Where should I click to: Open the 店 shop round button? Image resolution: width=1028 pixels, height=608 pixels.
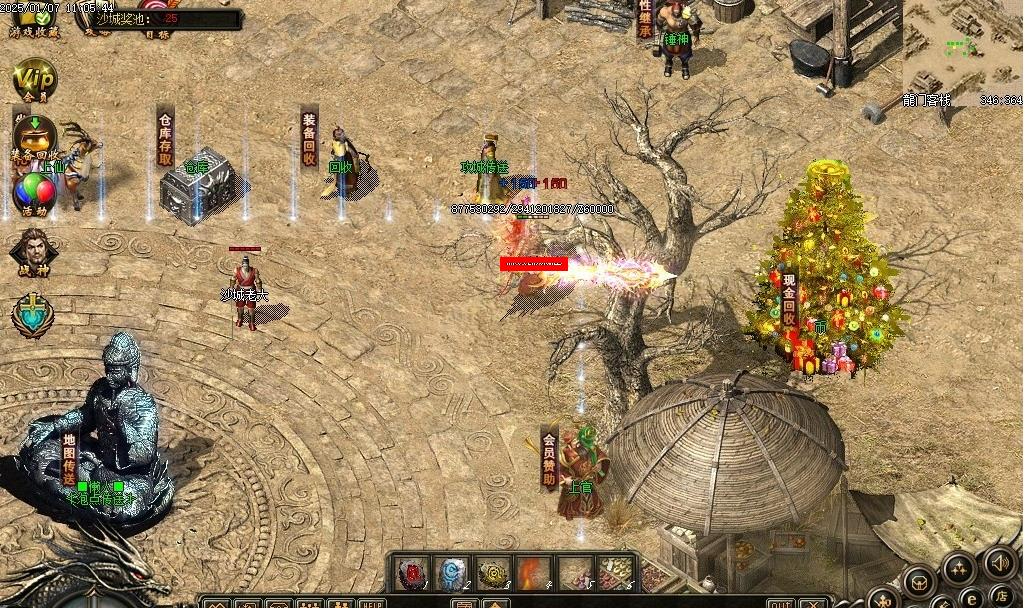coord(1001,598)
